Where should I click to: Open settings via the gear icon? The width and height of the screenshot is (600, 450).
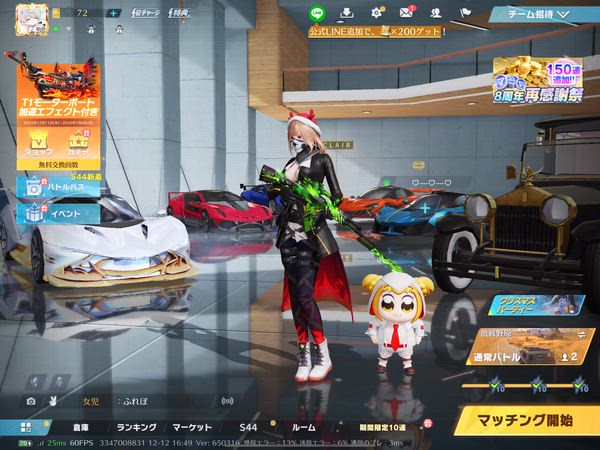tap(377, 13)
